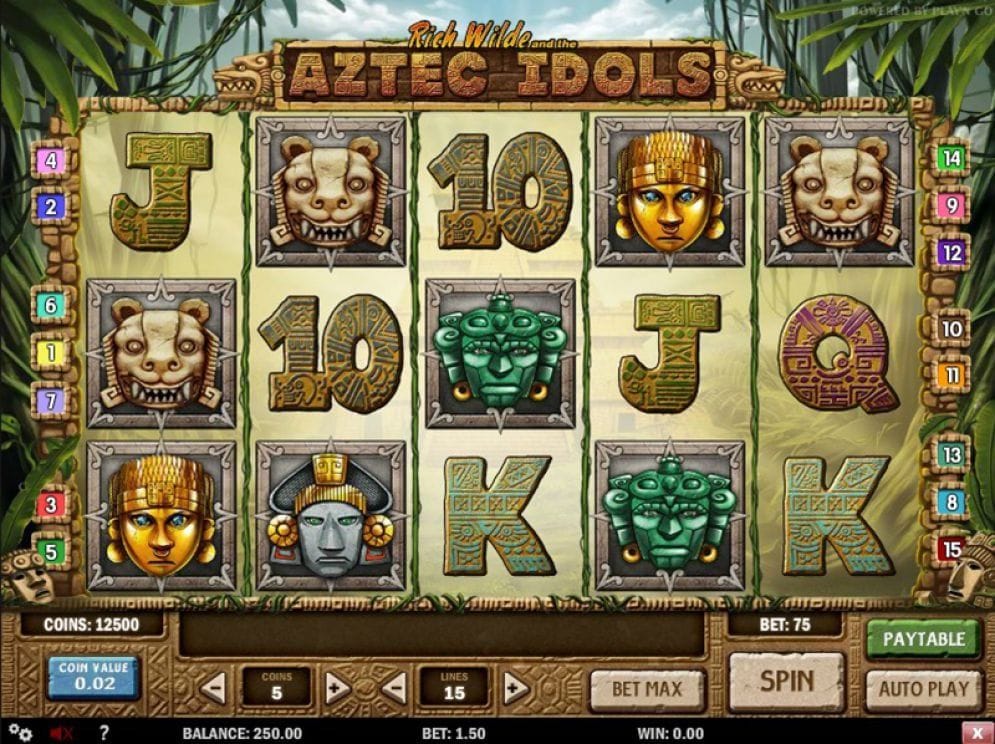Select payline marker number 4
Screen dimensions: 995x744
tap(51, 160)
